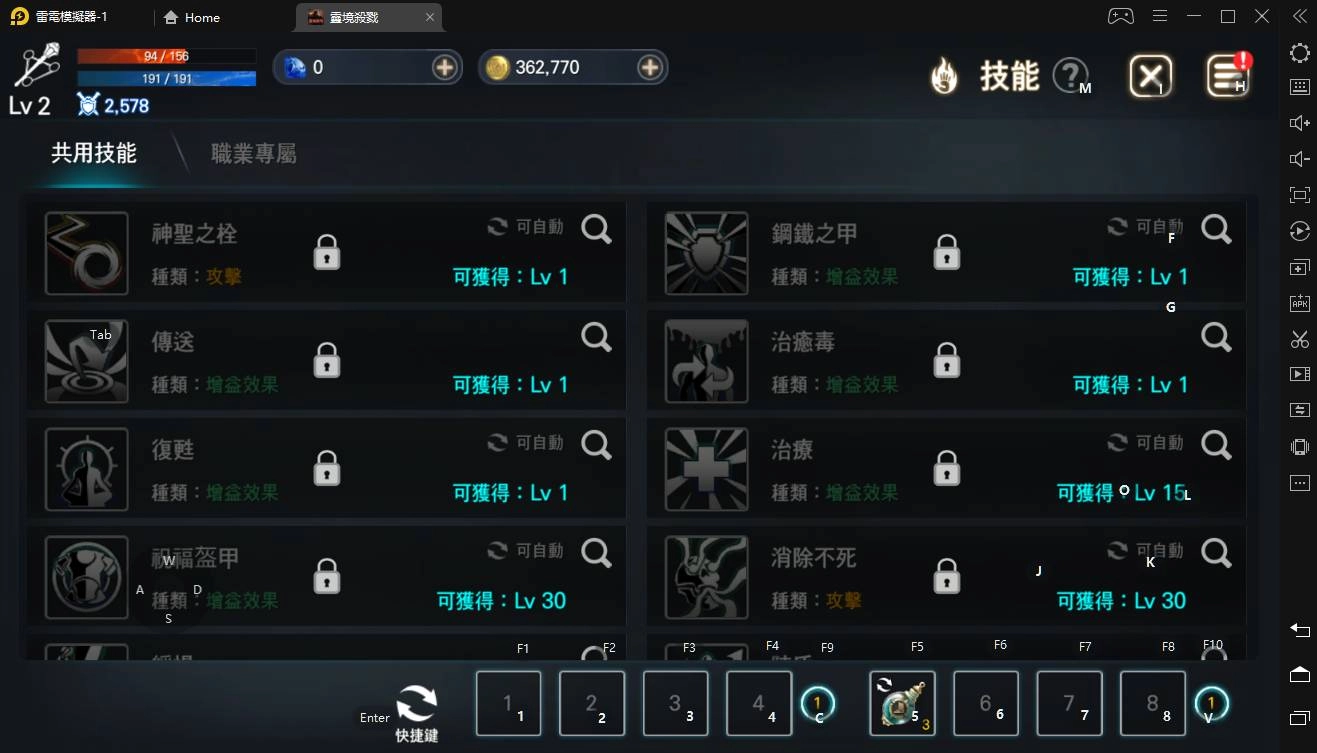1317x753 pixels.
Task: Expand the sidebar more-options ellipsis
Action: click(1299, 483)
